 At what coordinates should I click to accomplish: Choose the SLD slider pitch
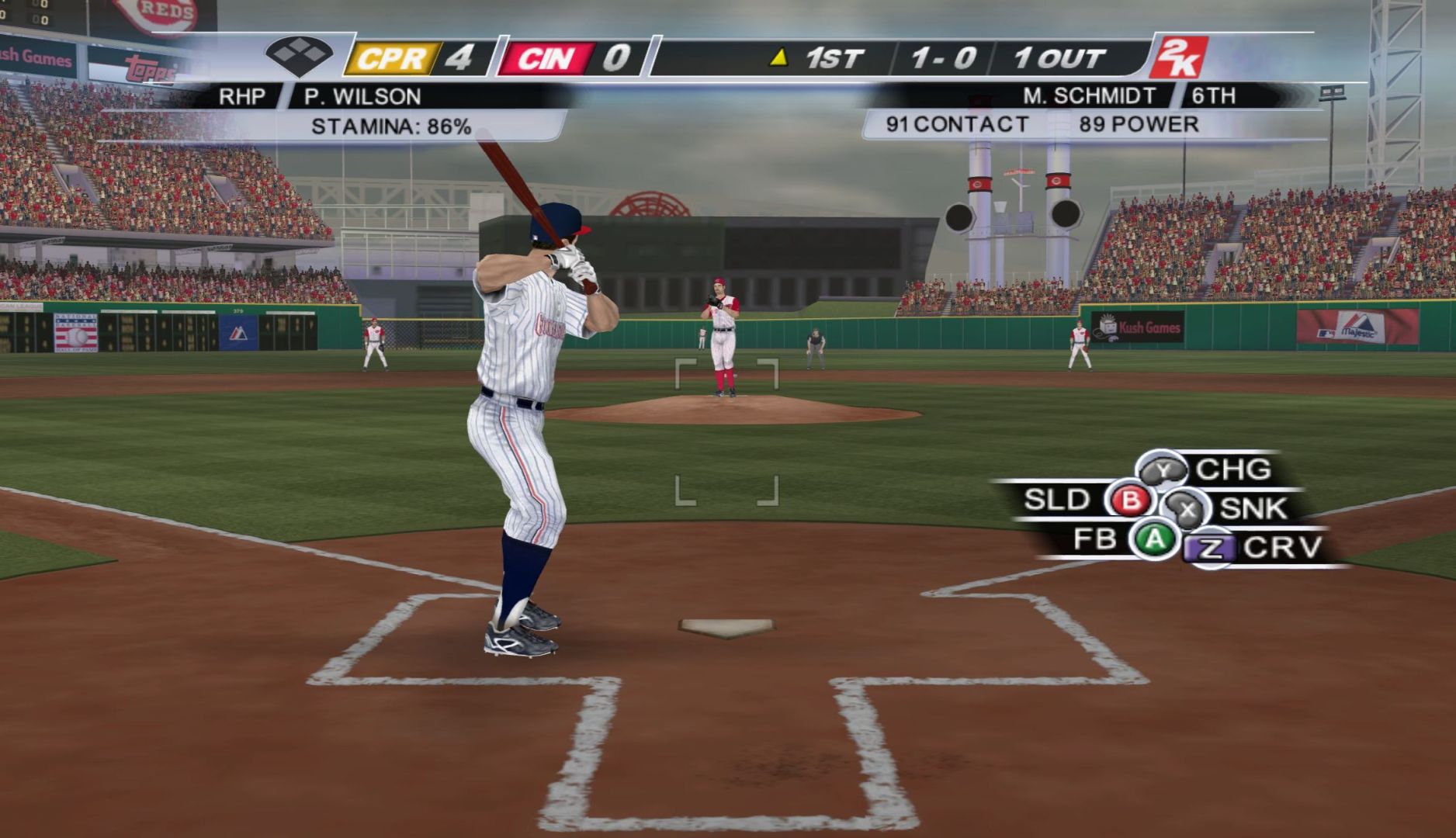pos(1129,500)
